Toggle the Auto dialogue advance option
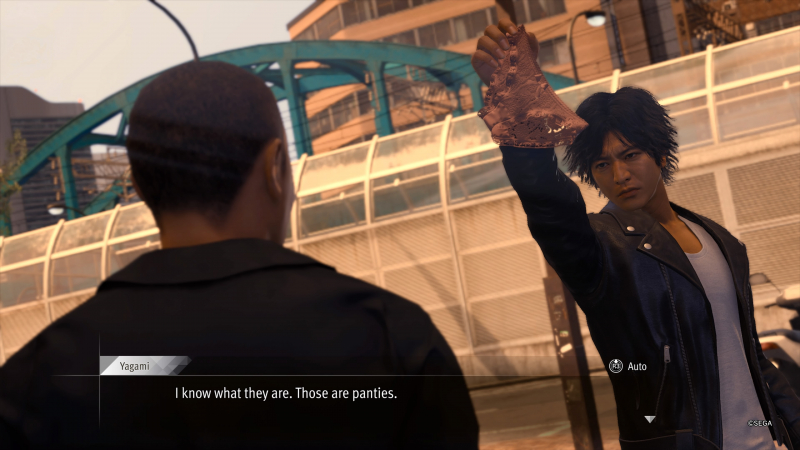Image resolution: width=800 pixels, height=450 pixels. coord(628,366)
